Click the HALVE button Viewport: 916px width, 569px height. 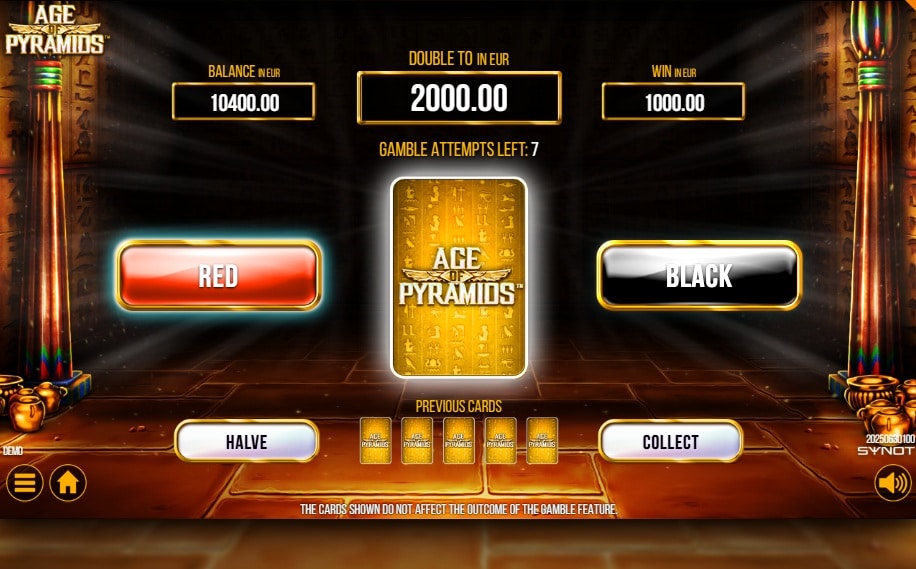tap(246, 441)
